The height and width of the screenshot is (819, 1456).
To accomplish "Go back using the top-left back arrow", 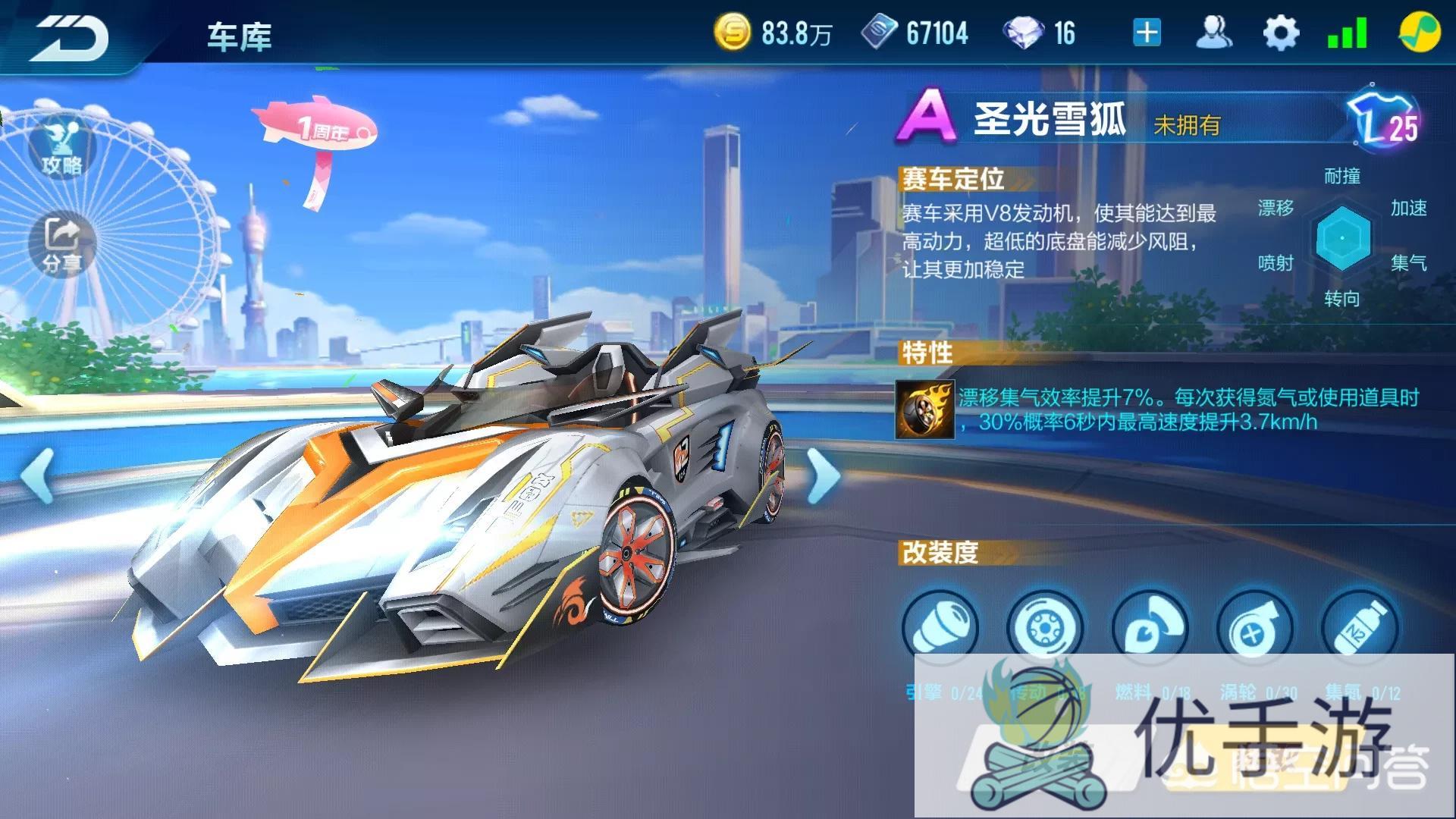I will click(x=70, y=36).
